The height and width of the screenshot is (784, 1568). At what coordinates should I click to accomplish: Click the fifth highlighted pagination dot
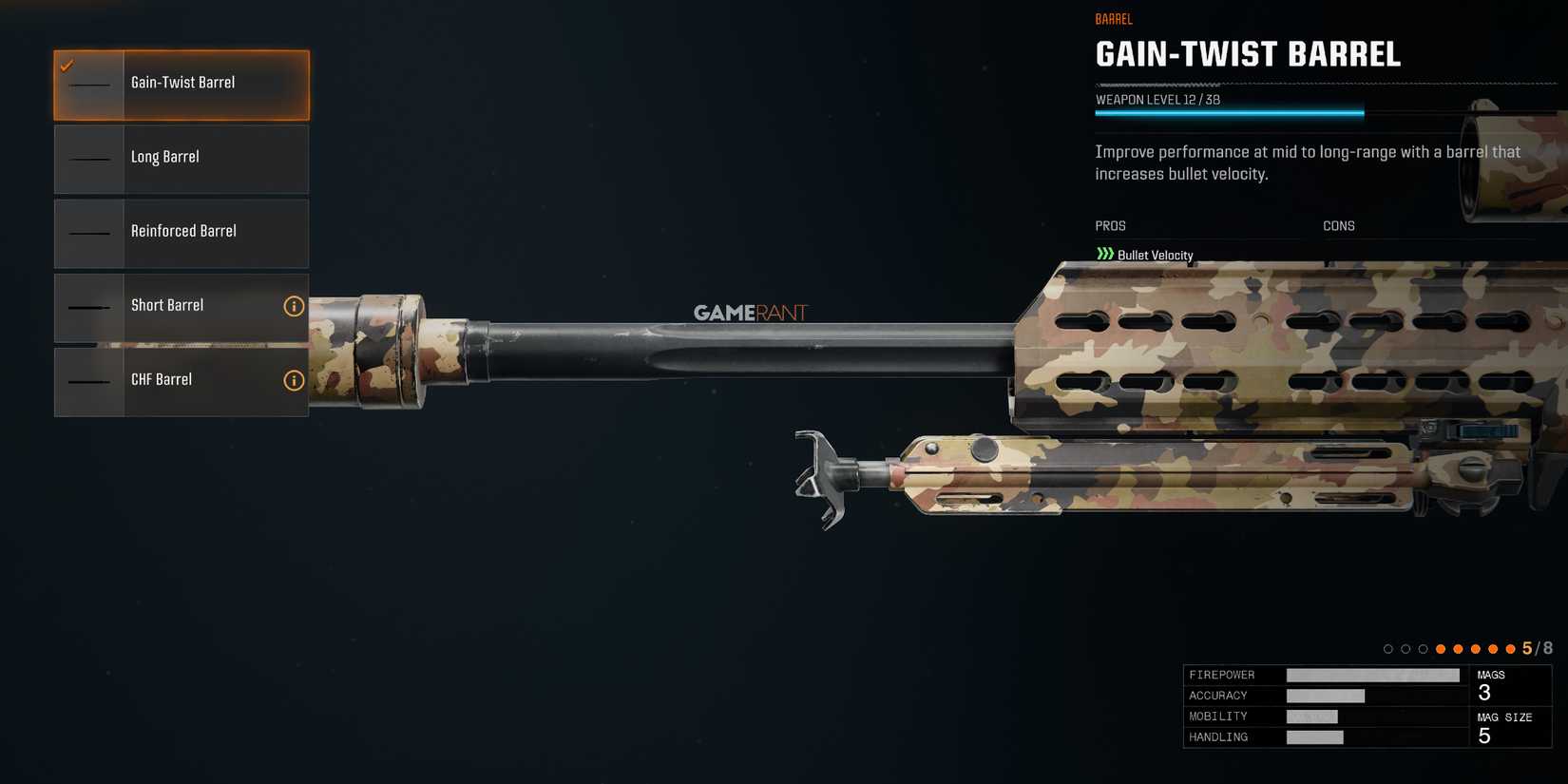coord(1511,648)
